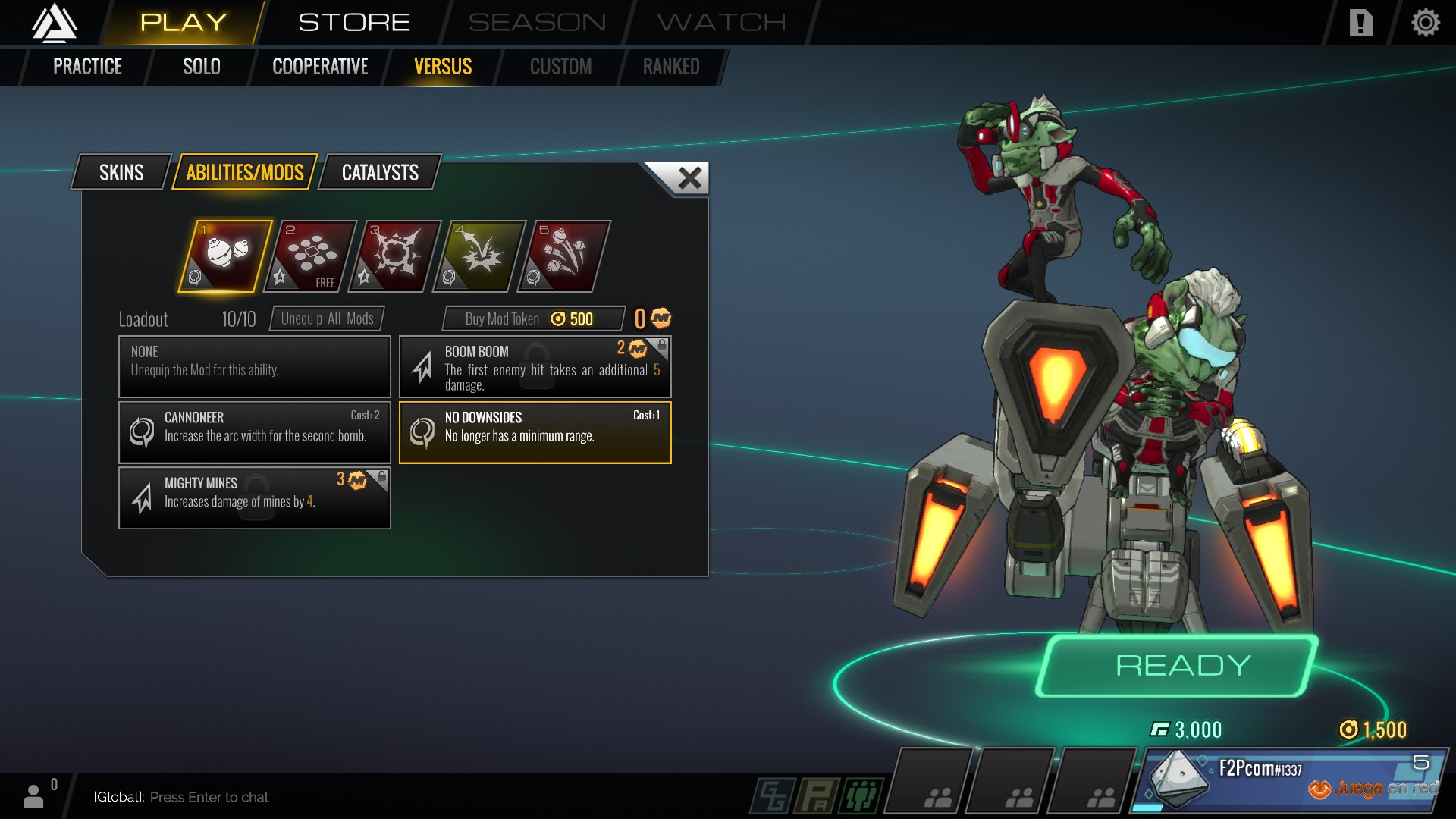Switch to the Skins tab
1456x819 pixels.
(x=121, y=173)
